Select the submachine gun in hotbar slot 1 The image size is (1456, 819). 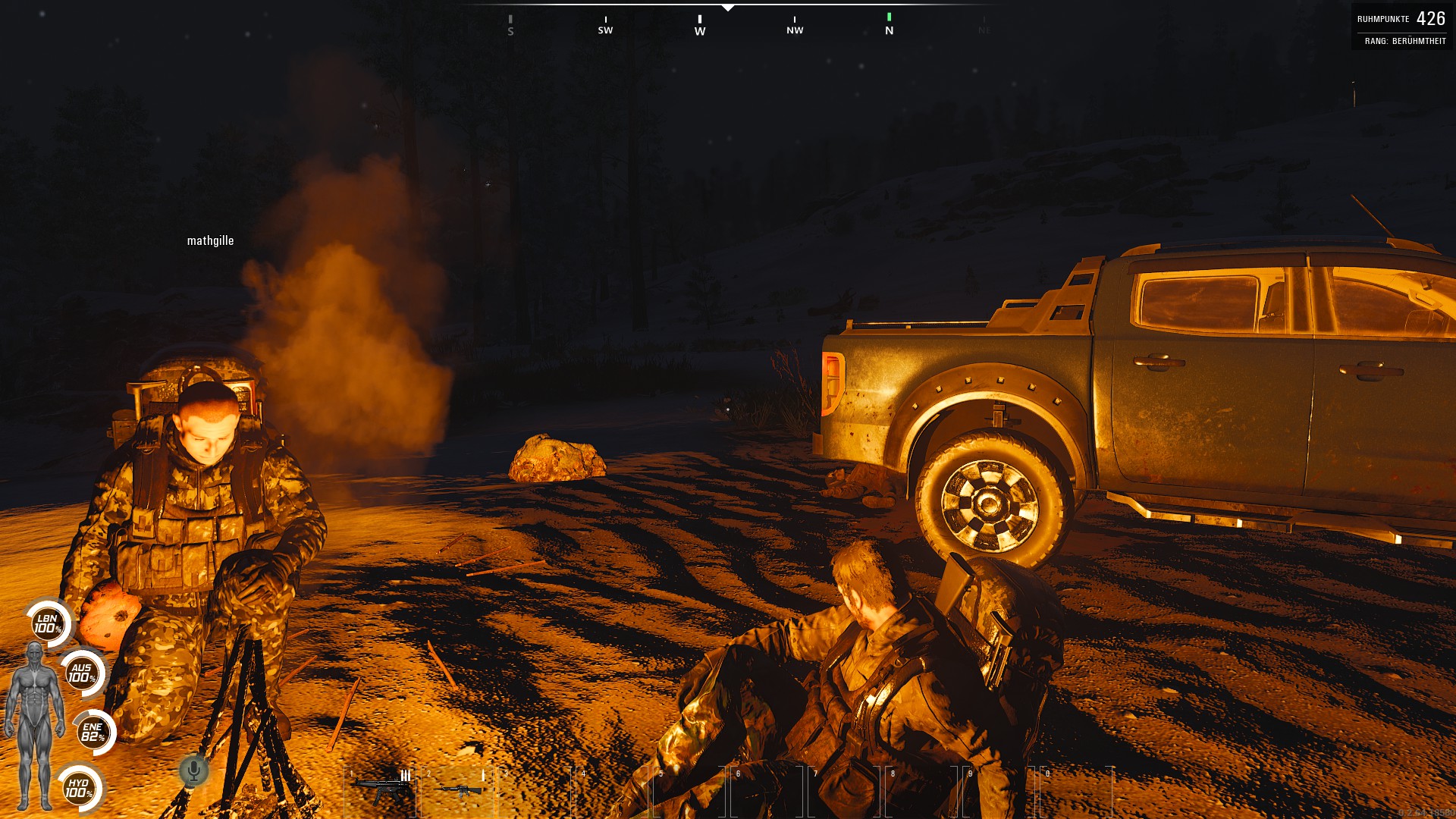click(380, 787)
